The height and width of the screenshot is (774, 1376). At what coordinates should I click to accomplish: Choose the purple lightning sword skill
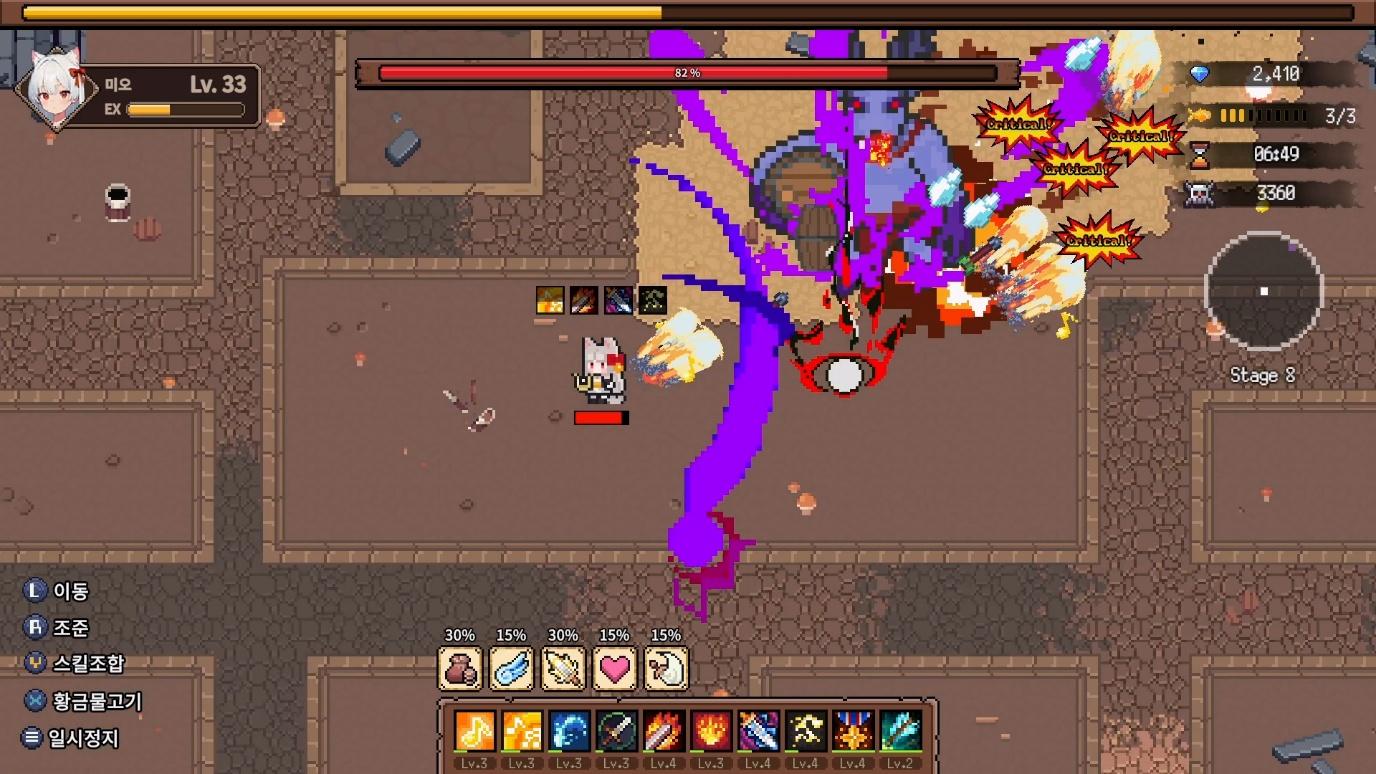click(x=758, y=731)
